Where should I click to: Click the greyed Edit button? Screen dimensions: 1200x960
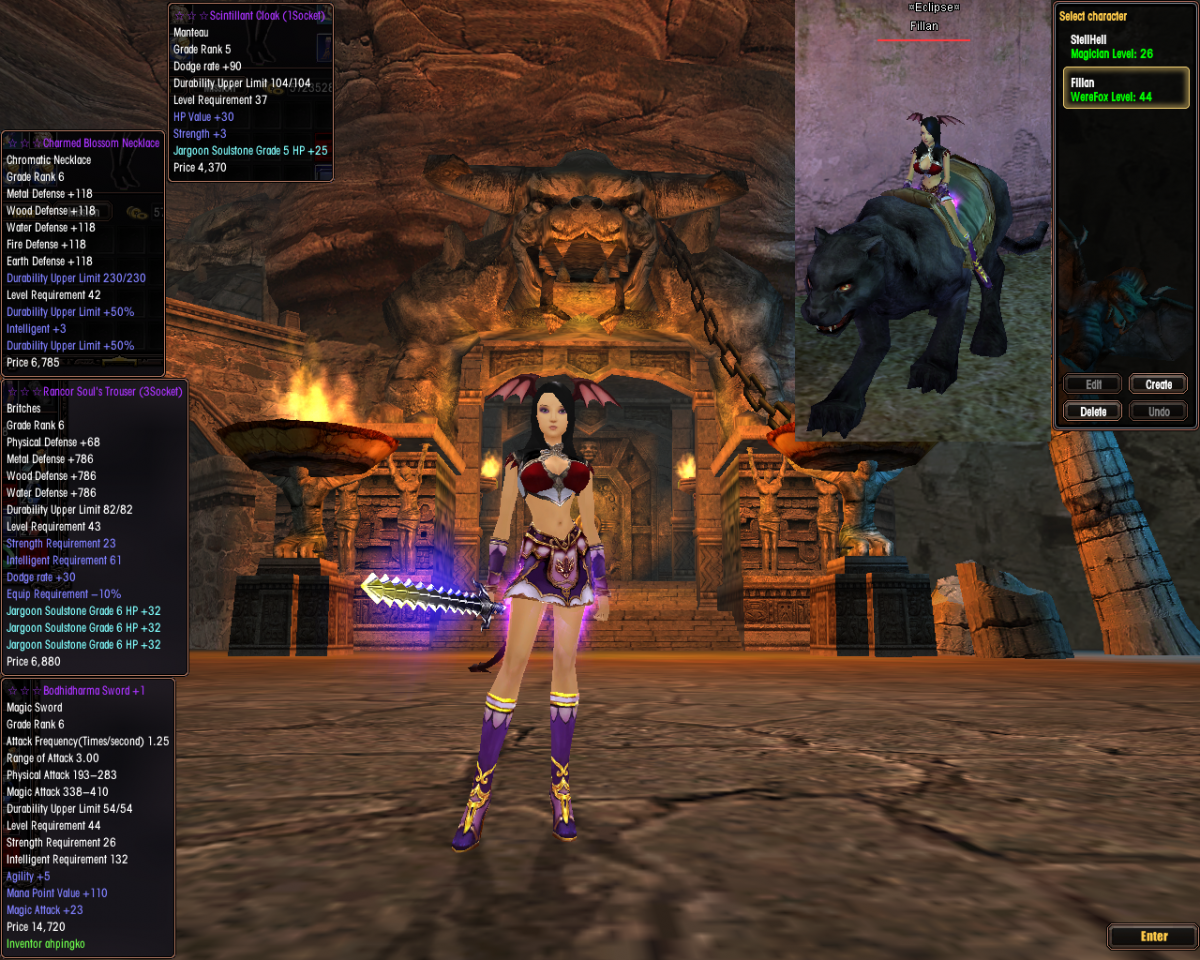(1092, 384)
